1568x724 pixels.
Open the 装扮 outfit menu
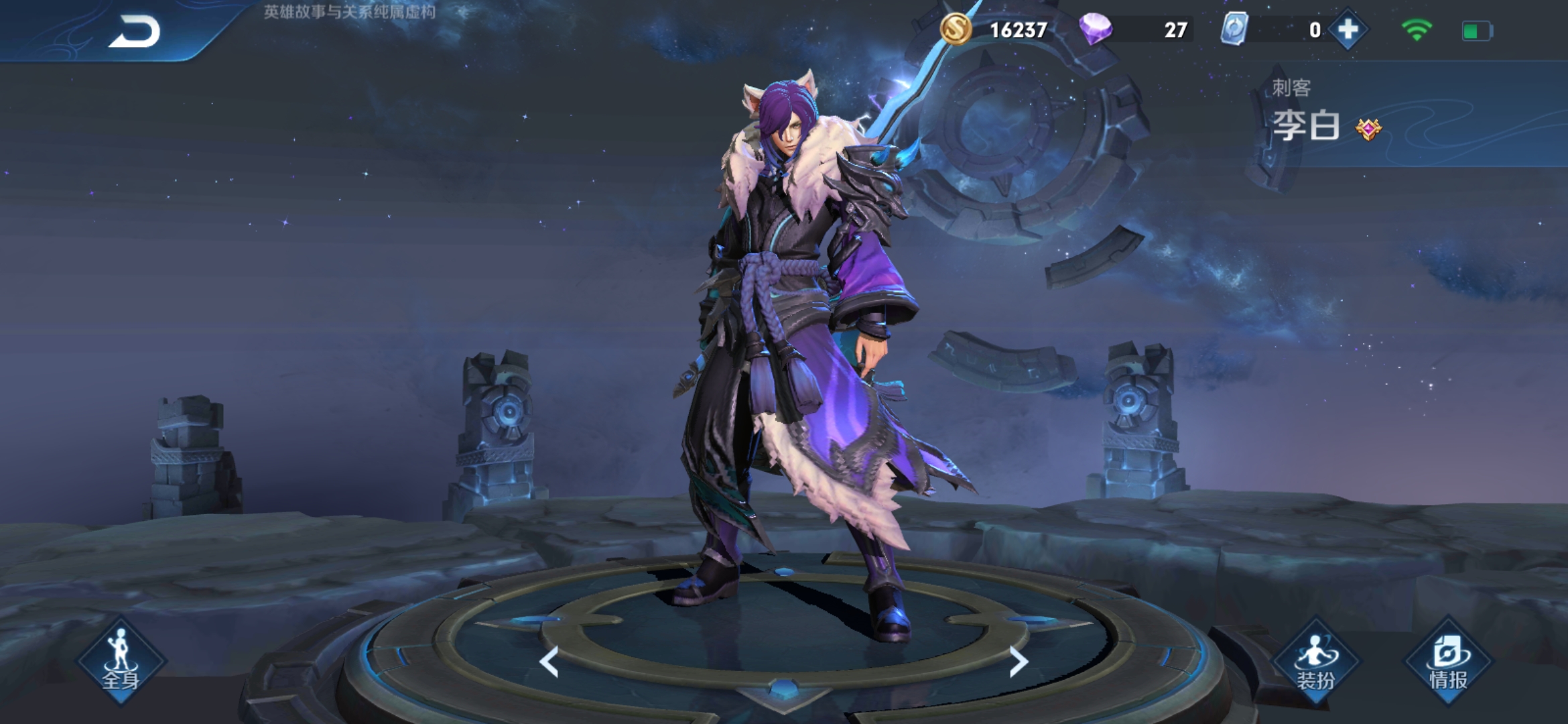1315,662
